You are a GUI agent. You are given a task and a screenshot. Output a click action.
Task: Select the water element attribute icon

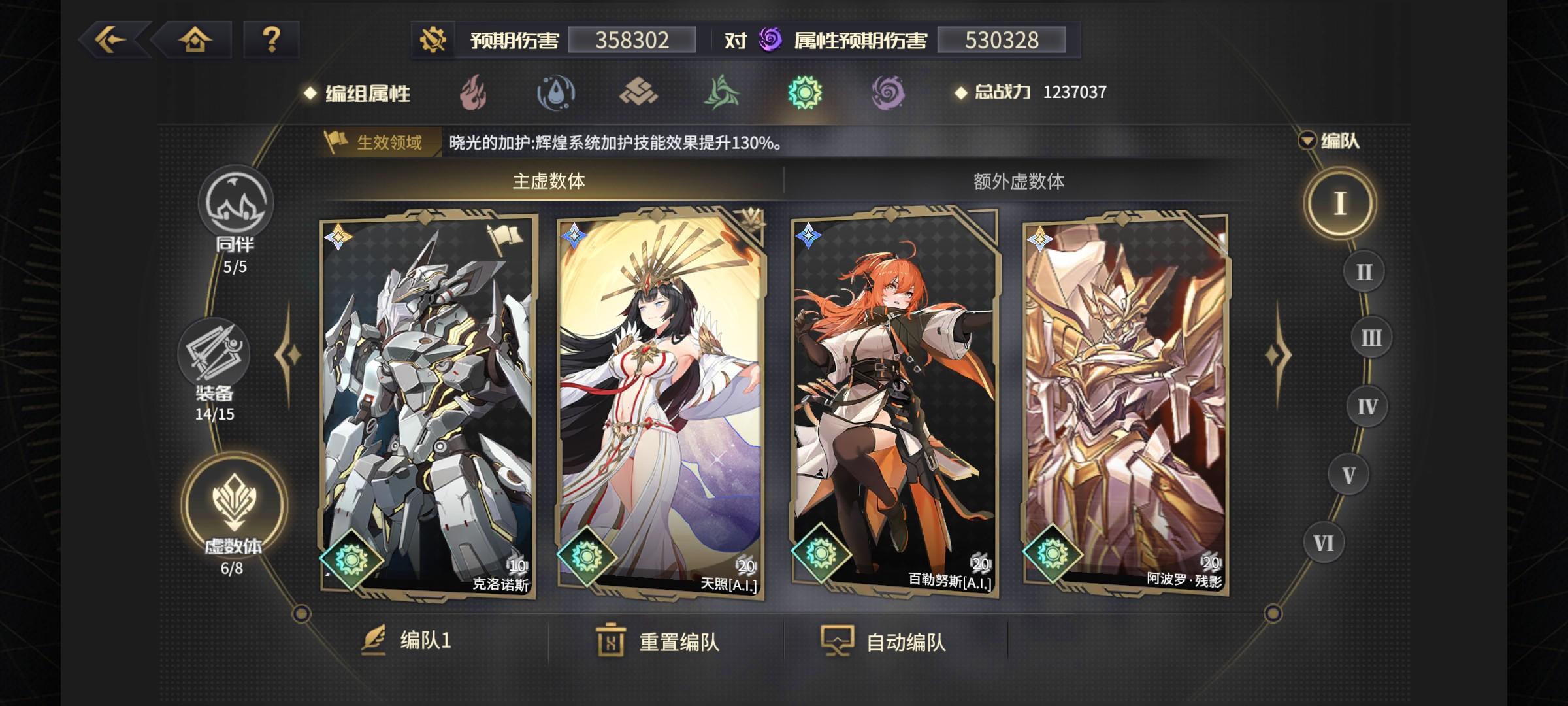[x=557, y=93]
